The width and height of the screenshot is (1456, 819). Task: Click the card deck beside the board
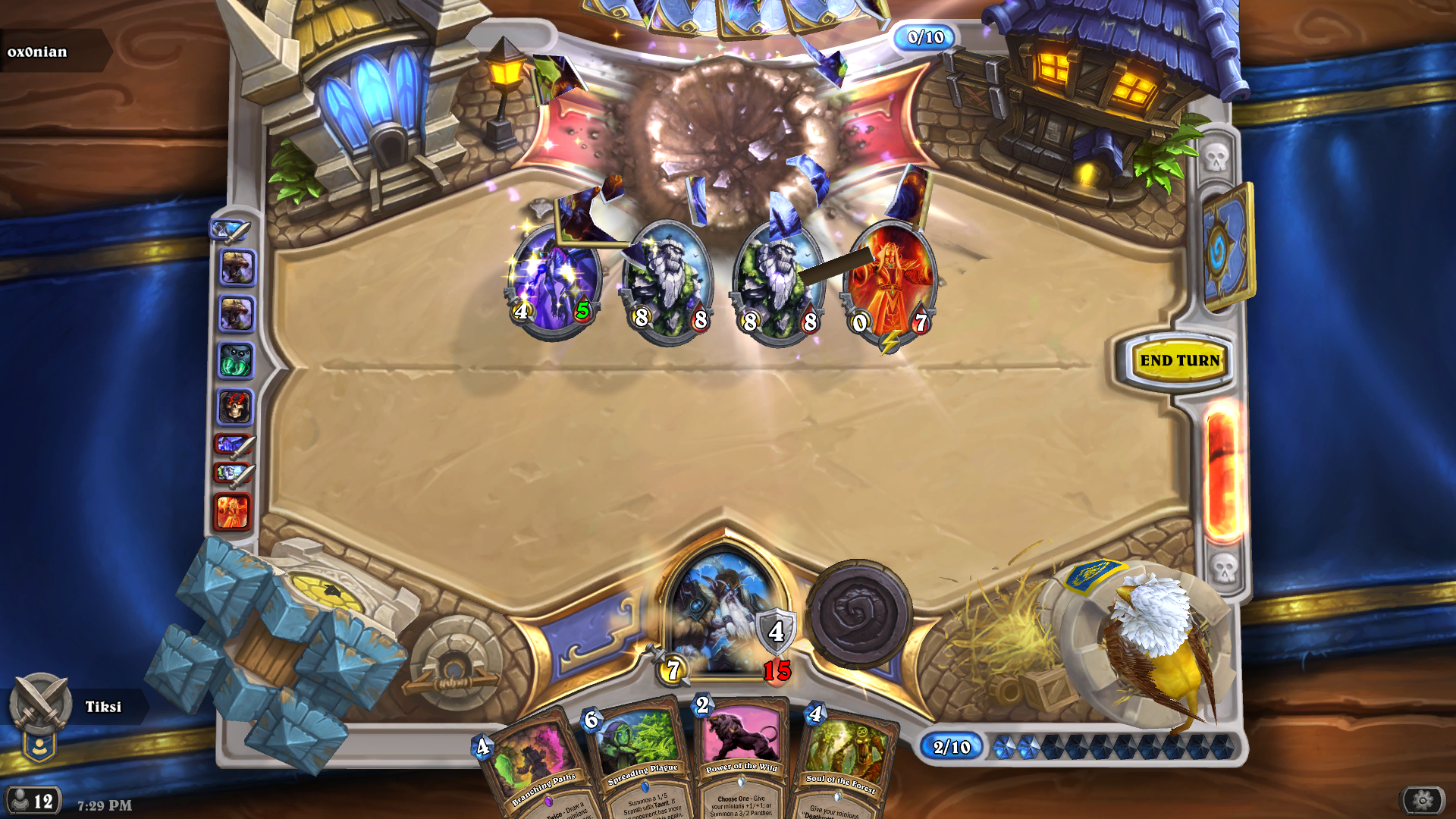tap(1225, 246)
